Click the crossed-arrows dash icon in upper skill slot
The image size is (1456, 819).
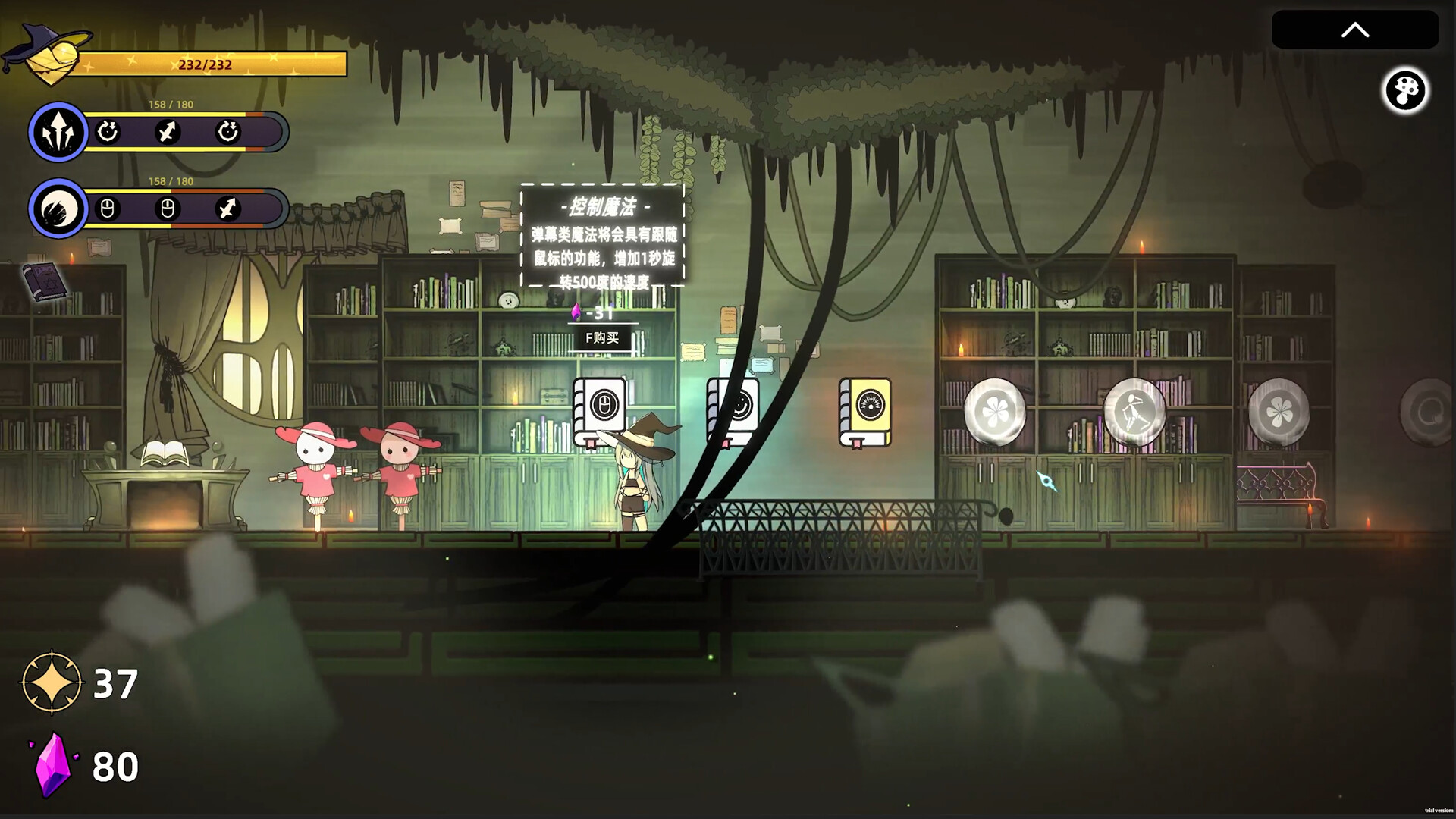[x=168, y=132]
